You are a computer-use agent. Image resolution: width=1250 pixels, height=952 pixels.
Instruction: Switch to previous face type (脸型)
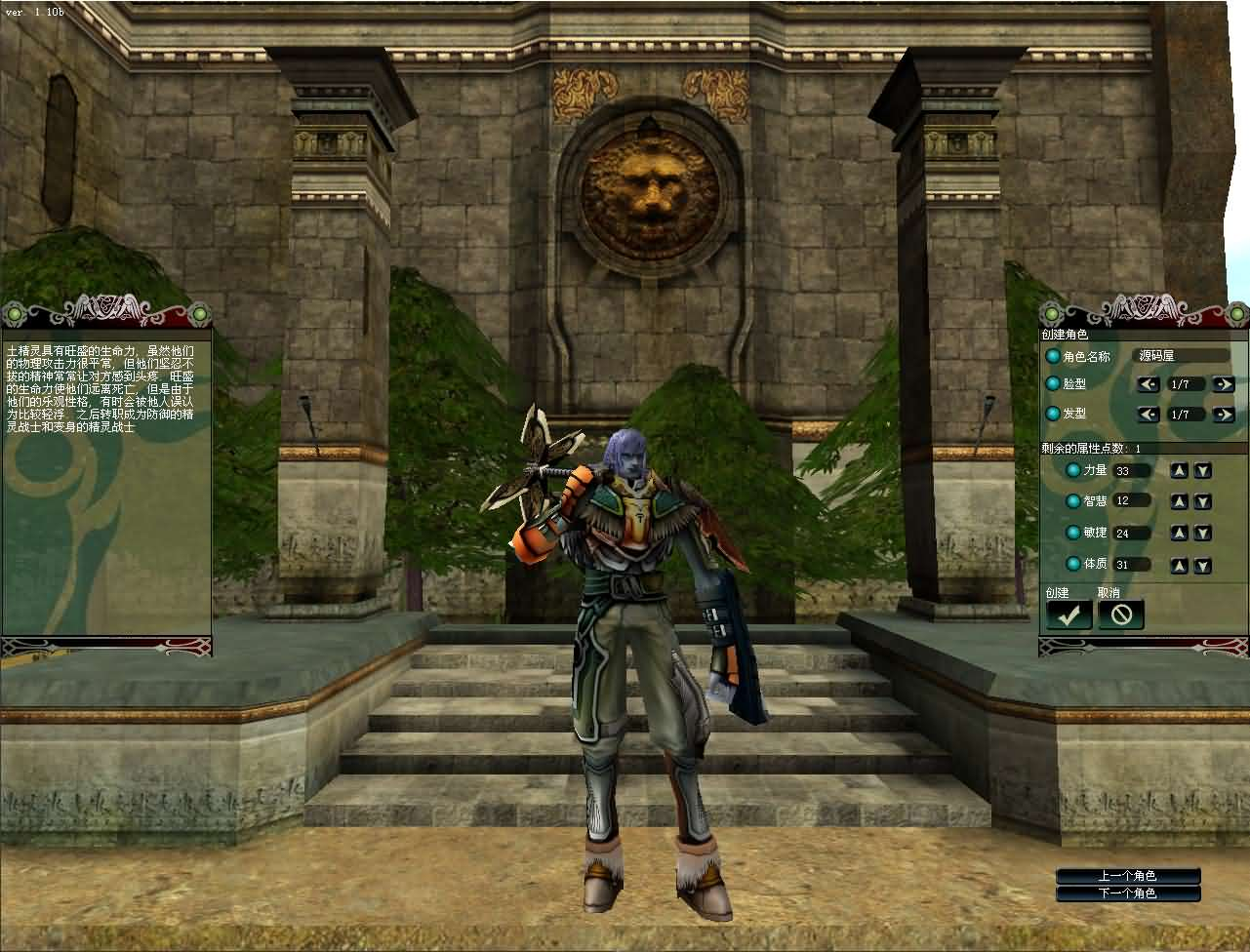[1149, 384]
